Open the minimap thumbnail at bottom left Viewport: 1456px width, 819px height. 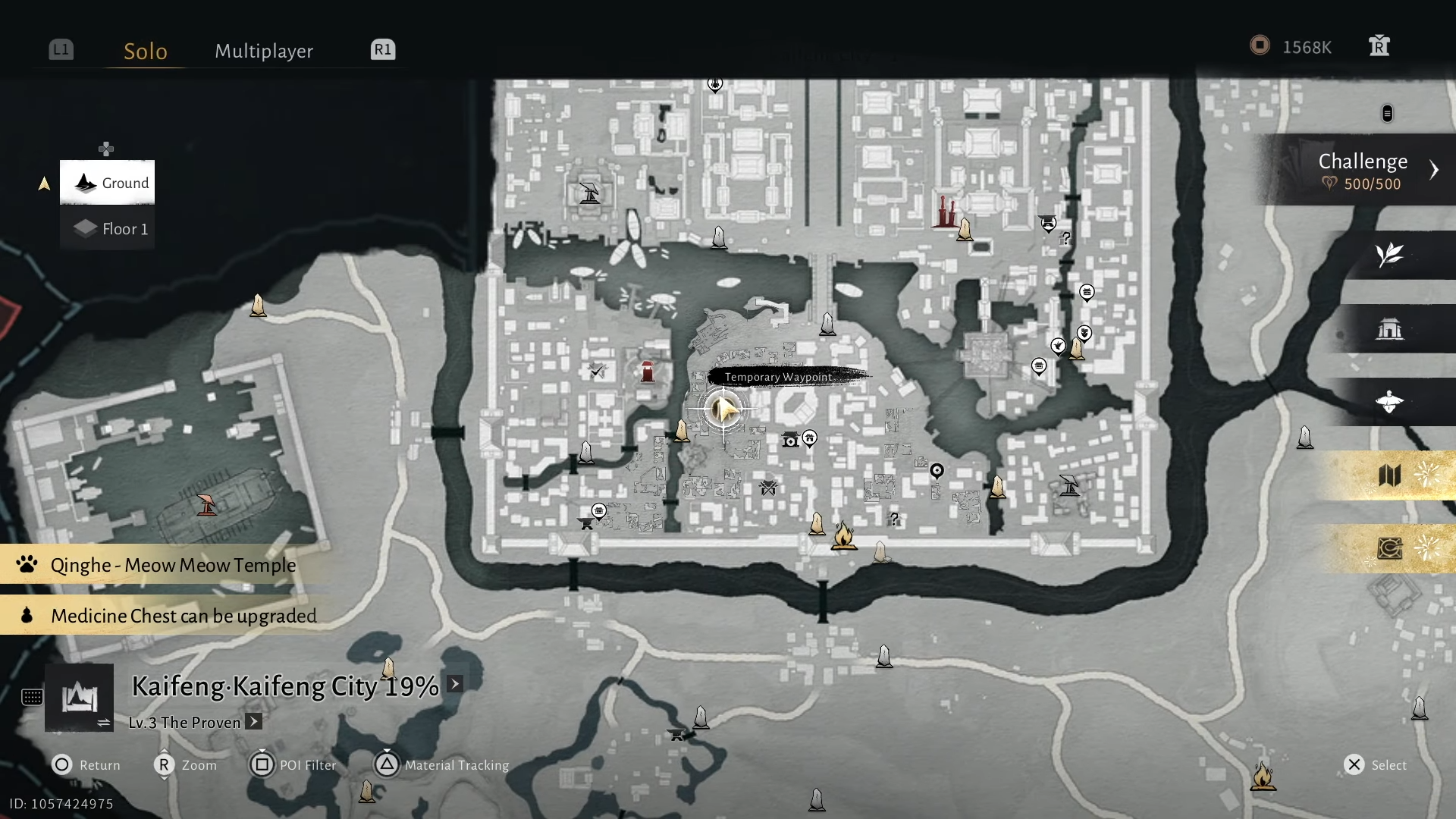tap(80, 698)
